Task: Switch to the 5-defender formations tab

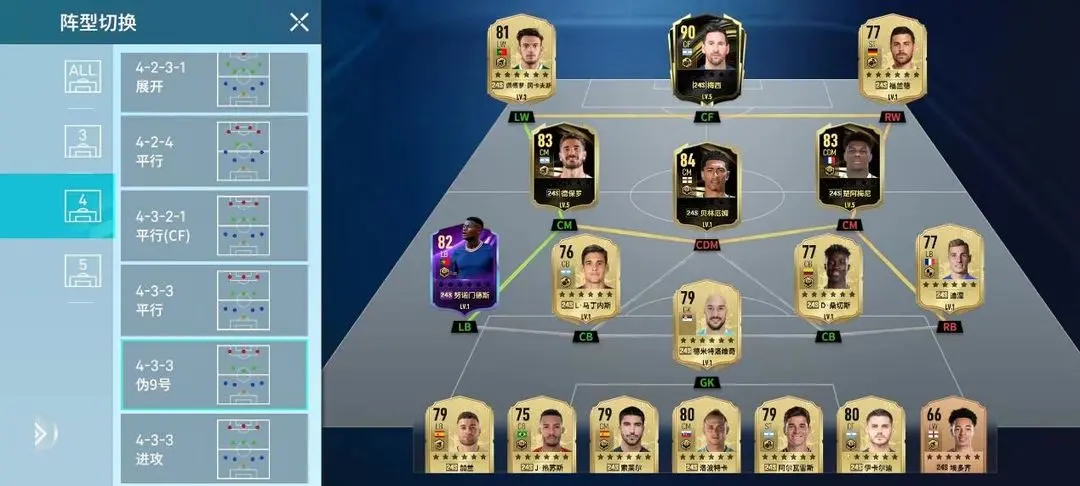Action: [x=83, y=271]
